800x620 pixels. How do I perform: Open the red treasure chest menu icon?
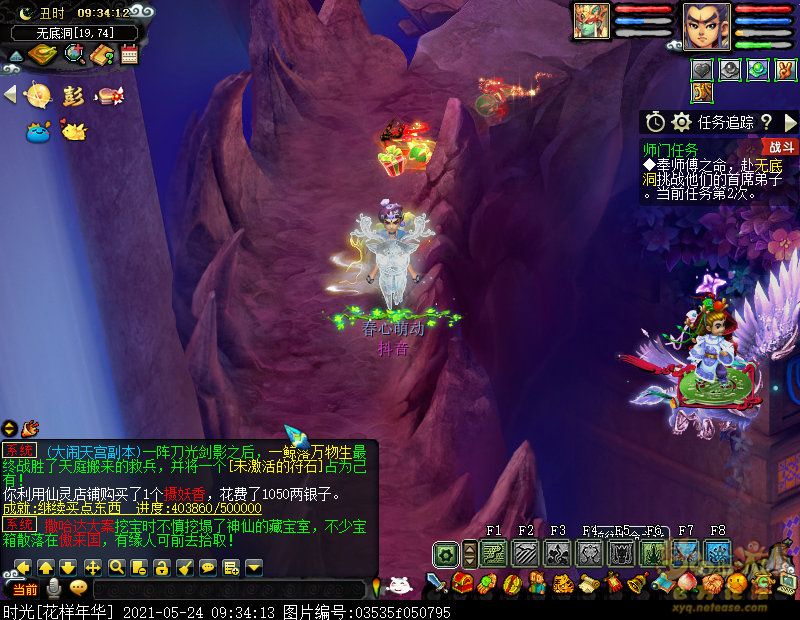pos(462,583)
